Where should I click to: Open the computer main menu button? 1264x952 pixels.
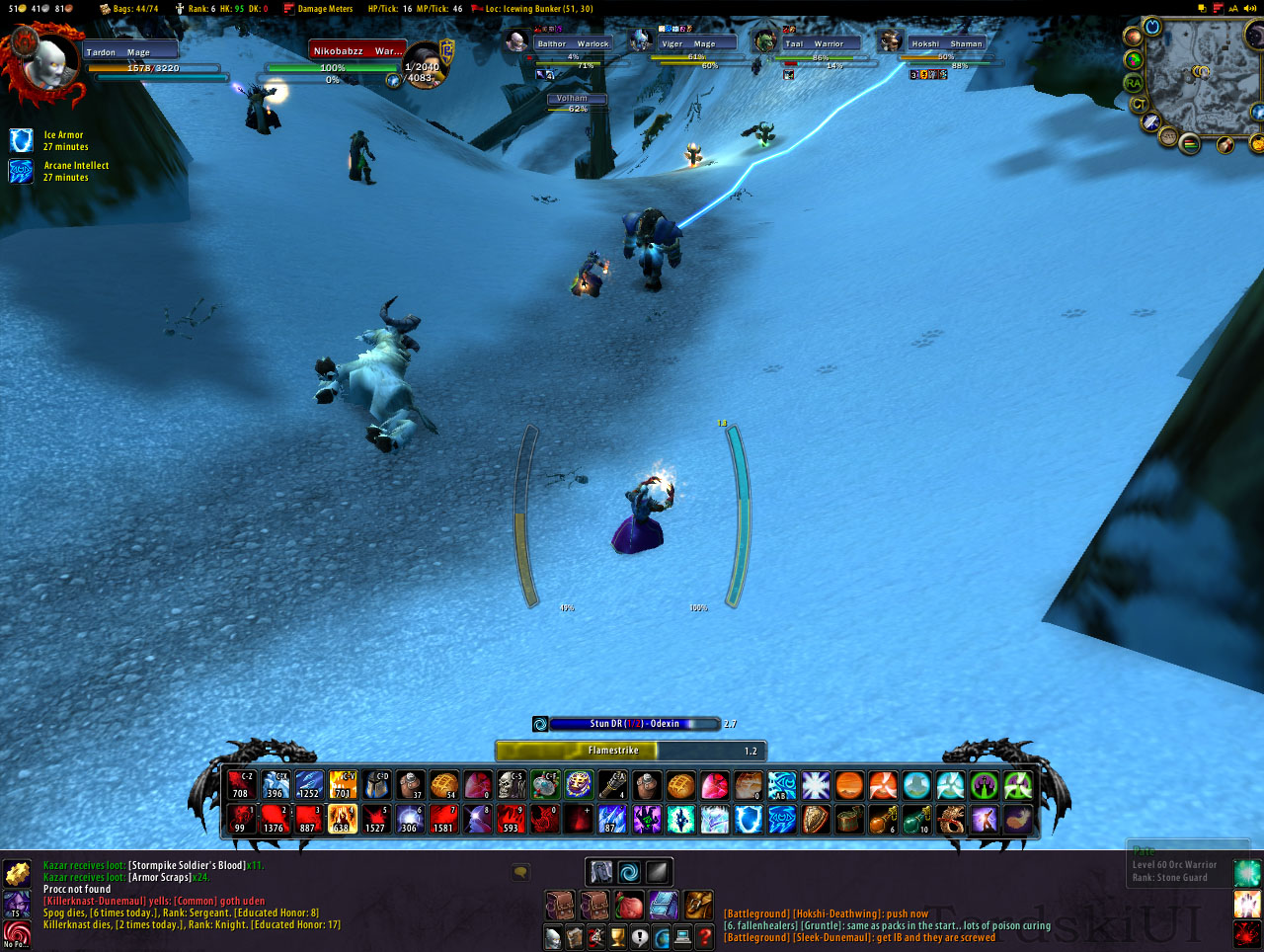tap(682, 937)
